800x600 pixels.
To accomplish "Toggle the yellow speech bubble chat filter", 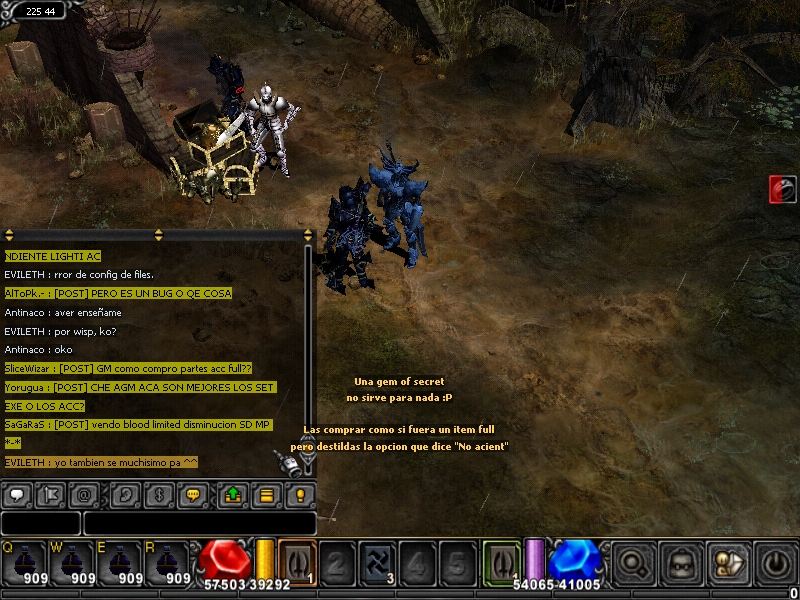I will (194, 494).
